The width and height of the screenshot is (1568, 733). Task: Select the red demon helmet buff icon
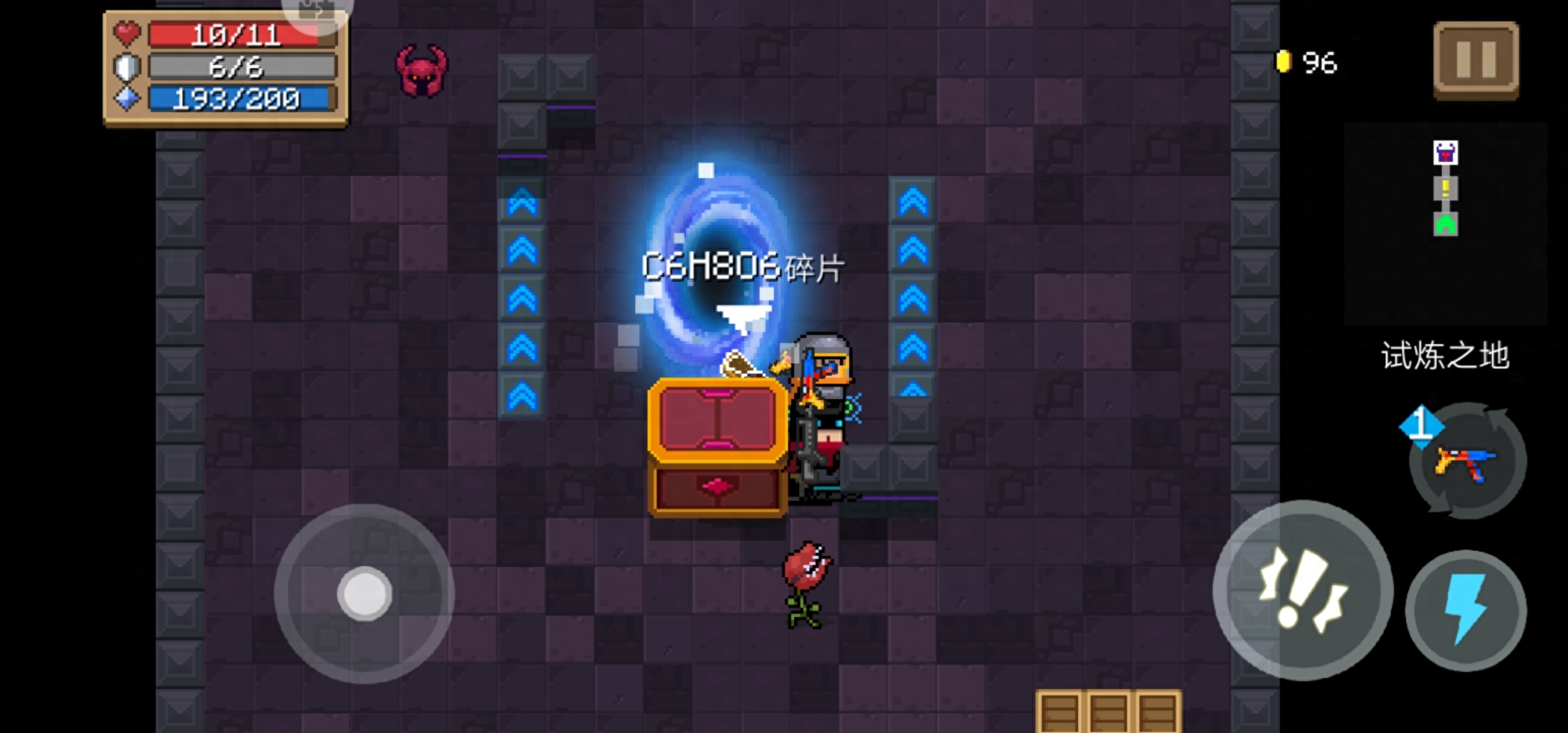tap(422, 71)
